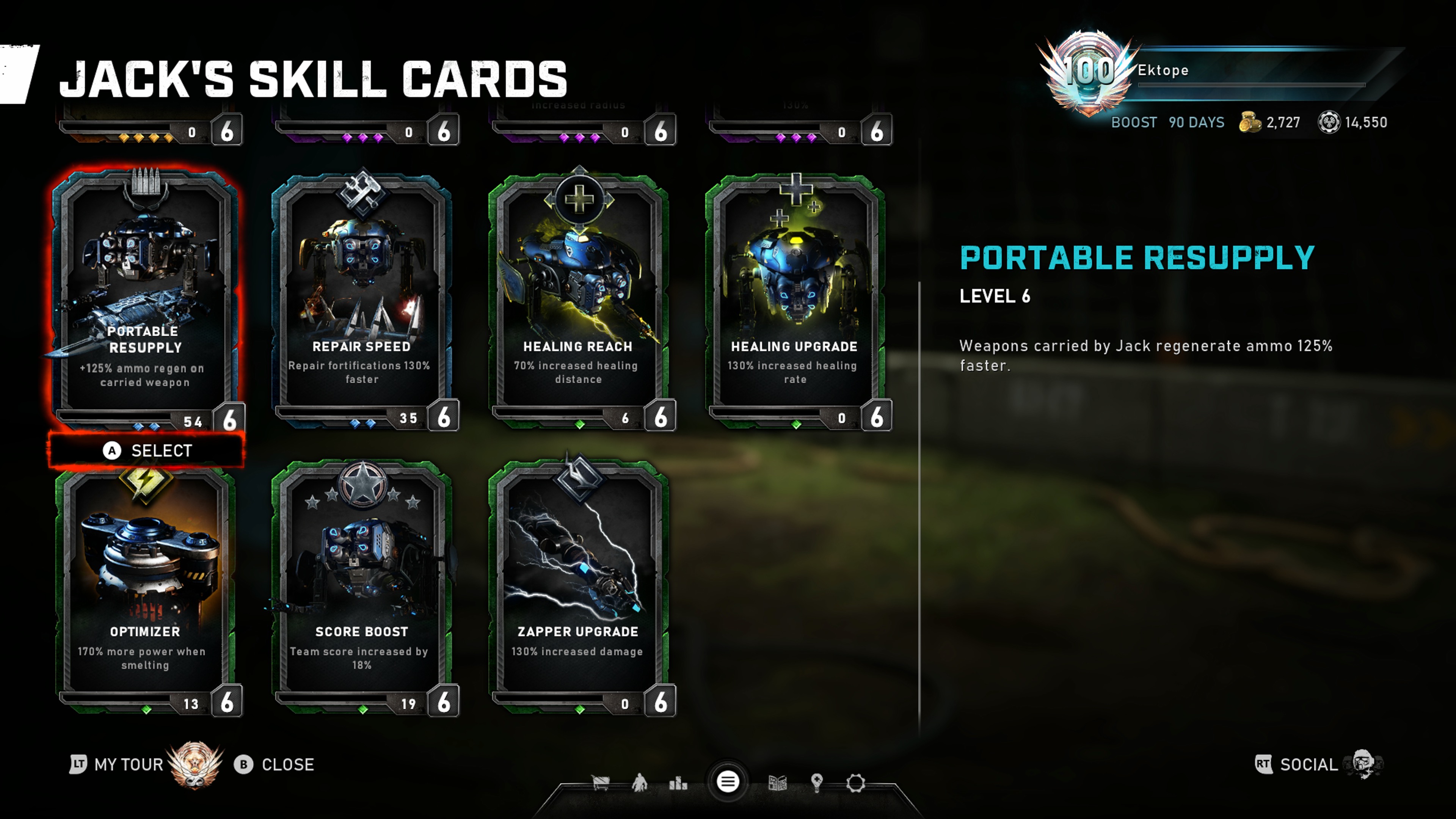Open the character customization figure icon
The height and width of the screenshot is (819, 1456).
pos(640,783)
